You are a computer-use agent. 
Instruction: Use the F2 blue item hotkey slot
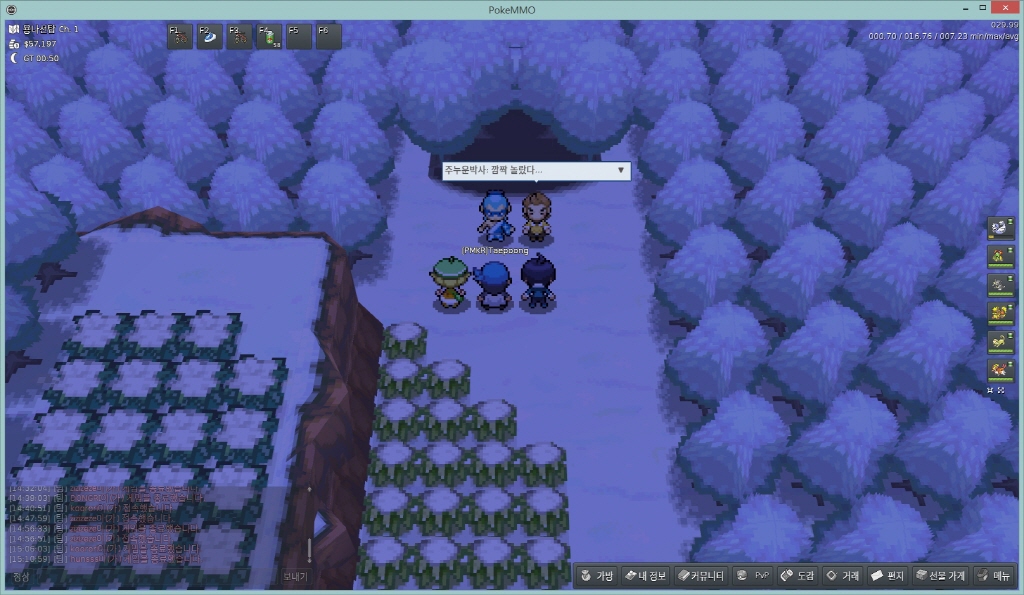[x=210, y=37]
